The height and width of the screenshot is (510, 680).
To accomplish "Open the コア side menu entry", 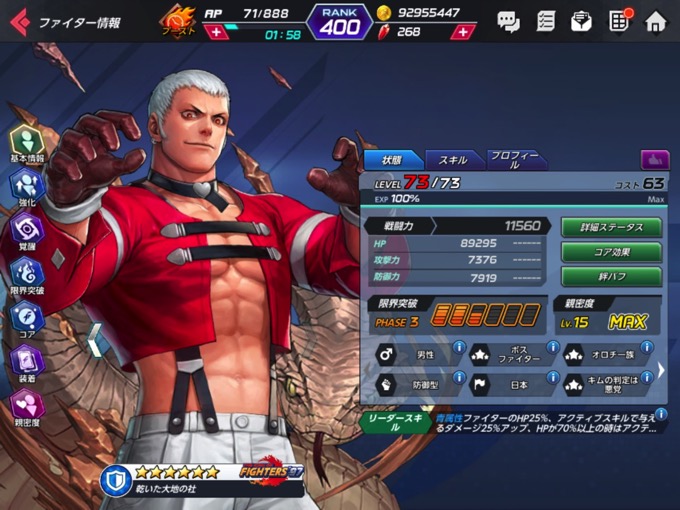I will tap(27, 319).
